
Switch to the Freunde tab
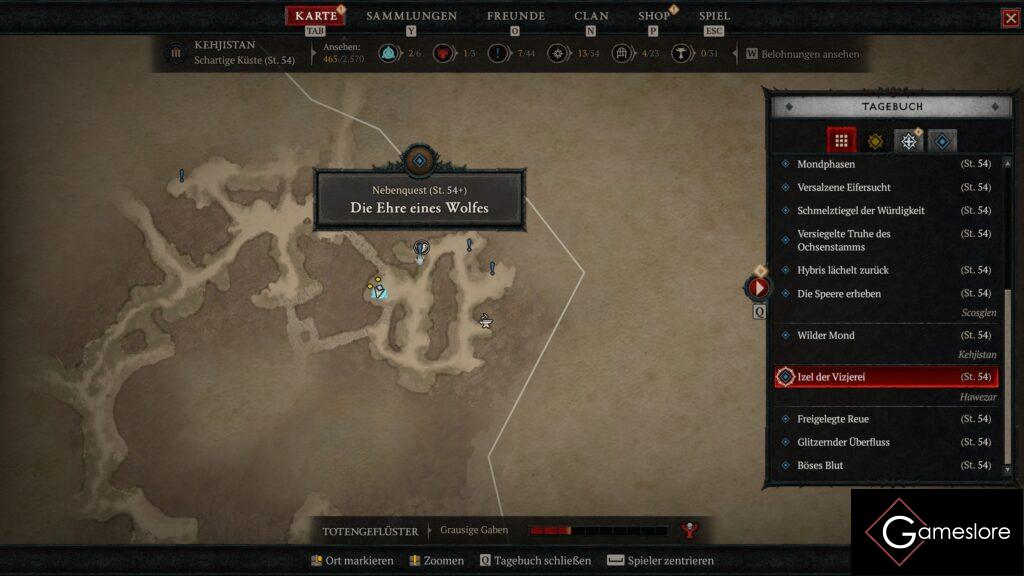[515, 16]
